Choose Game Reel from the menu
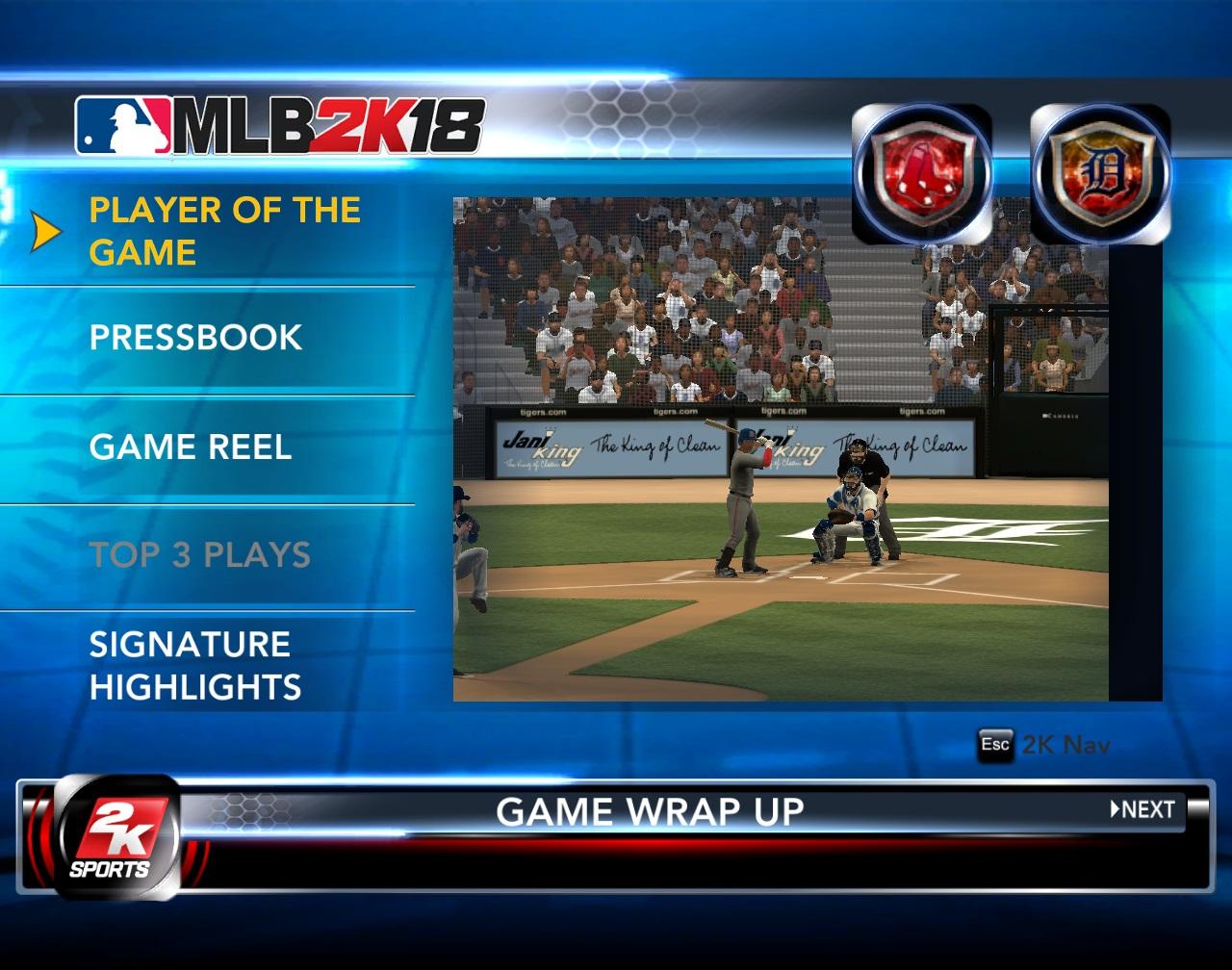 tap(190, 447)
